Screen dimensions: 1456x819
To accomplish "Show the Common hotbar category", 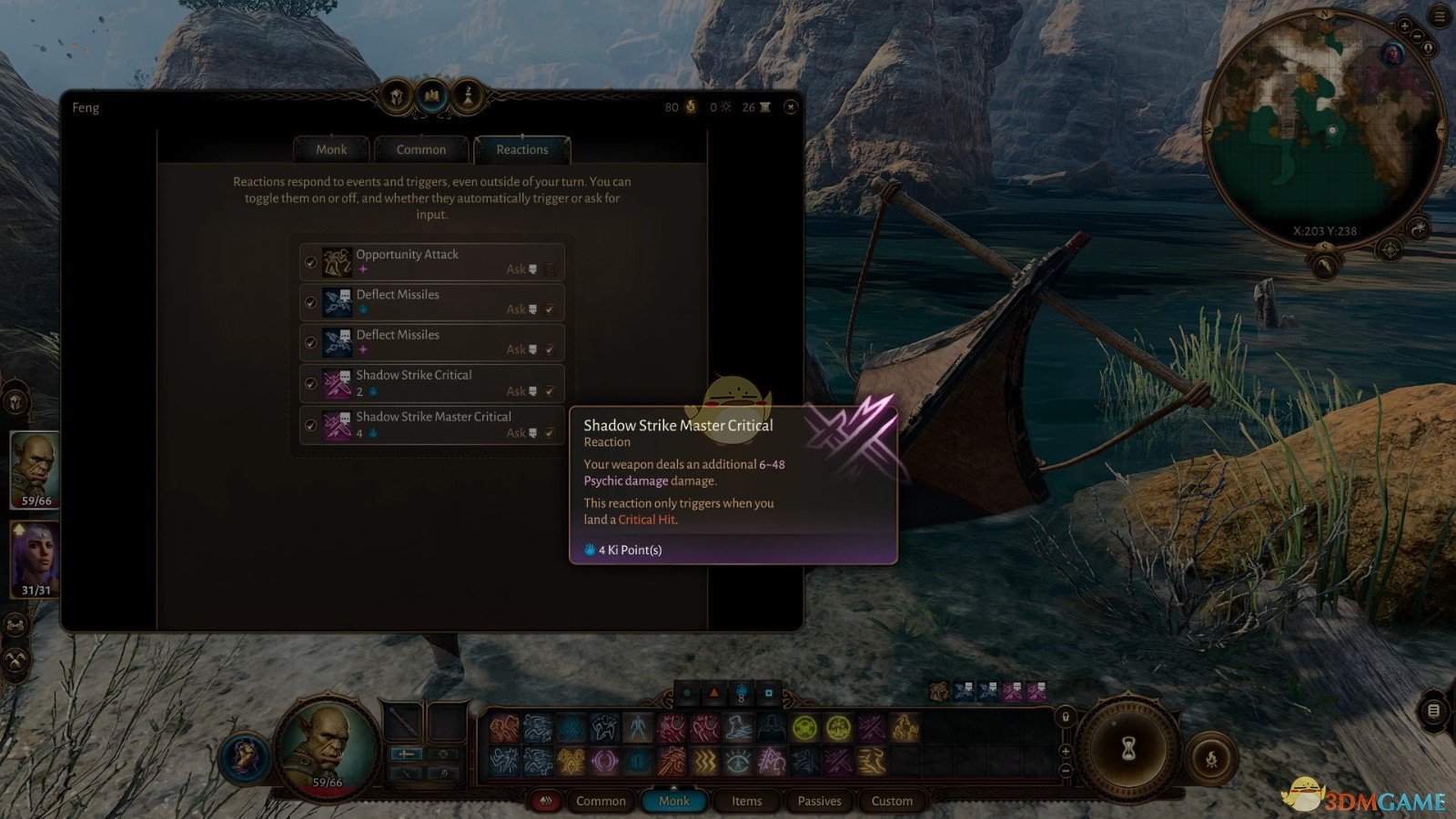I will (601, 801).
